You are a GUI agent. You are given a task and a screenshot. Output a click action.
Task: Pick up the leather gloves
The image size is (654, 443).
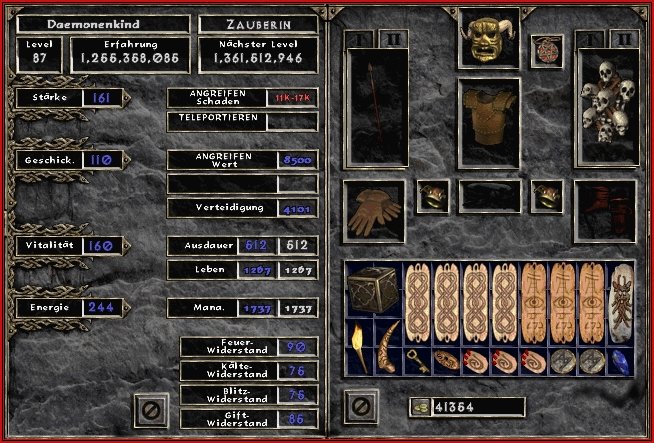tap(373, 211)
